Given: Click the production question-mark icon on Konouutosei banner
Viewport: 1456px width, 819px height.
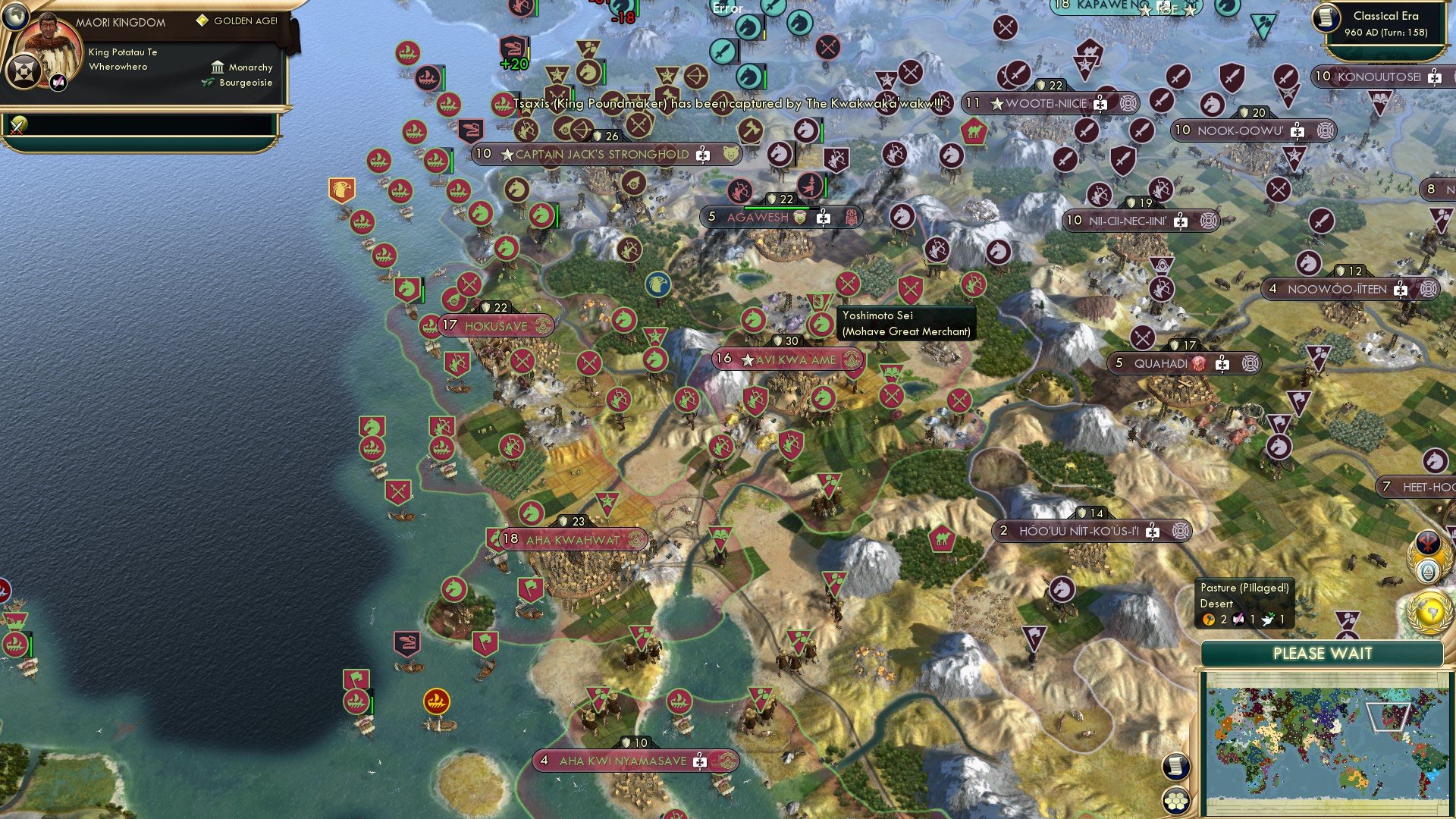Looking at the screenshot, I should coord(1432,77).
